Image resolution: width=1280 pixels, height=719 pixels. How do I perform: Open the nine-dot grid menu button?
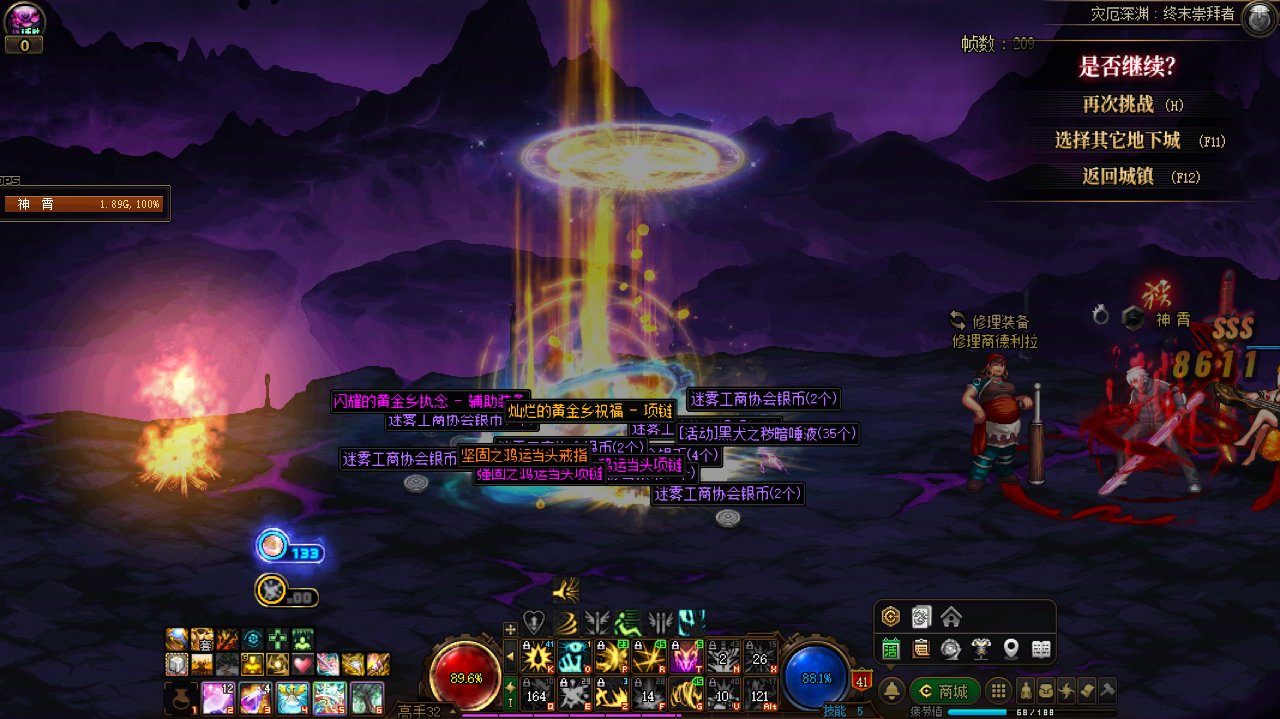[997, 691]
